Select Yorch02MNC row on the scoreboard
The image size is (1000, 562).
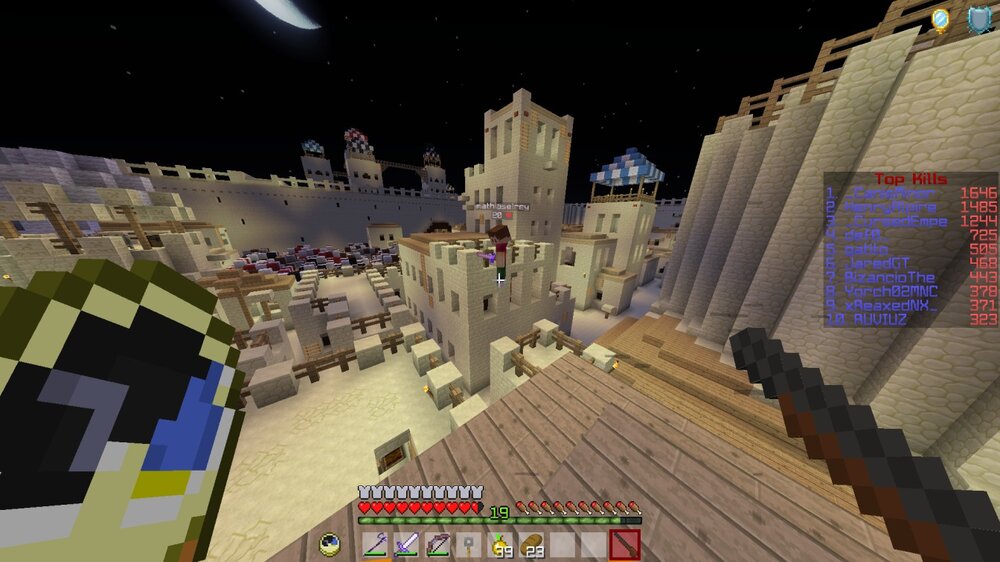pos(890,291)
